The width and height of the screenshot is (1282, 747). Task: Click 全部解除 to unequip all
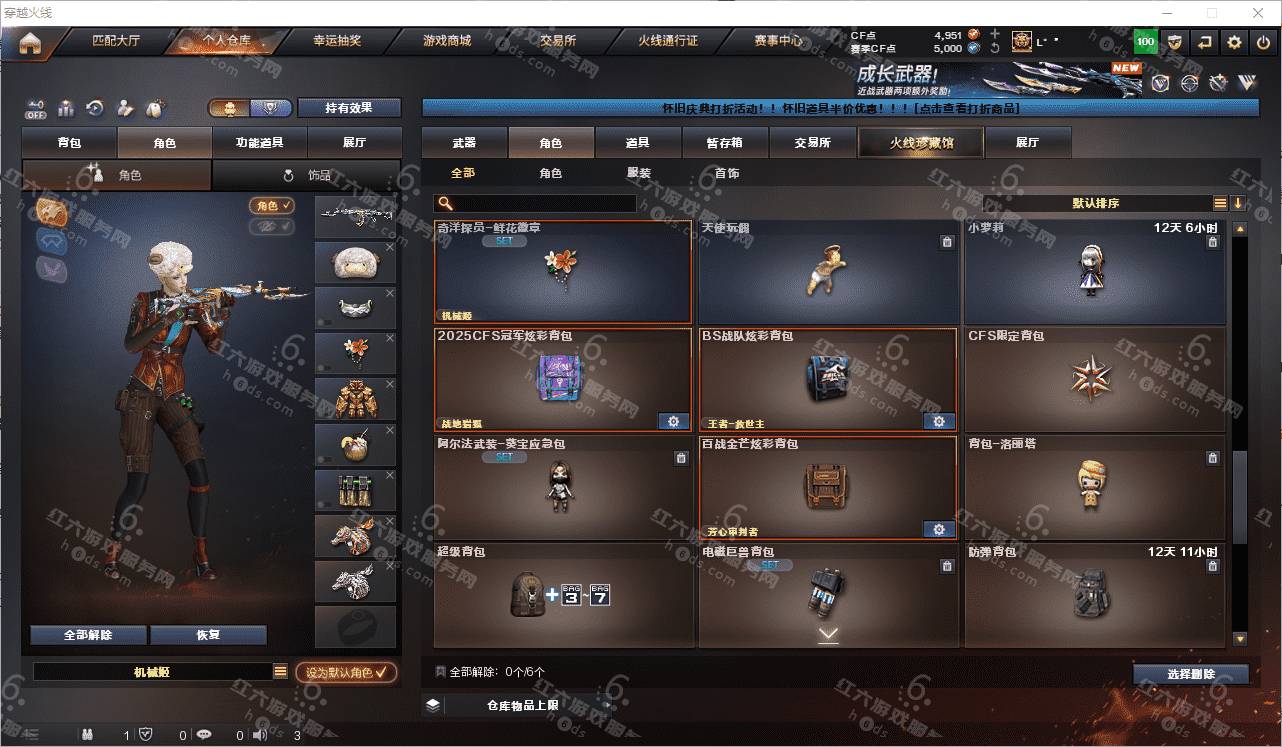88,635
